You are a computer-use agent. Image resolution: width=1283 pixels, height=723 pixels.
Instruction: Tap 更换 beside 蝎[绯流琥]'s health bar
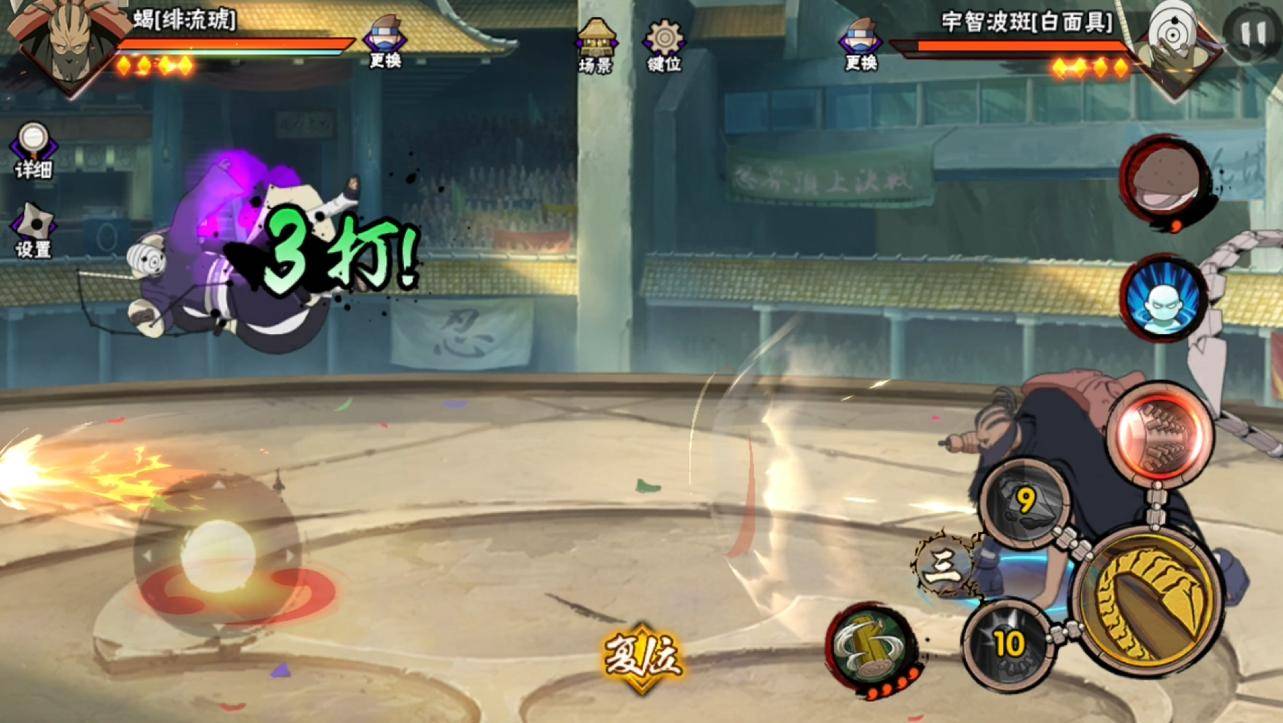385,44
